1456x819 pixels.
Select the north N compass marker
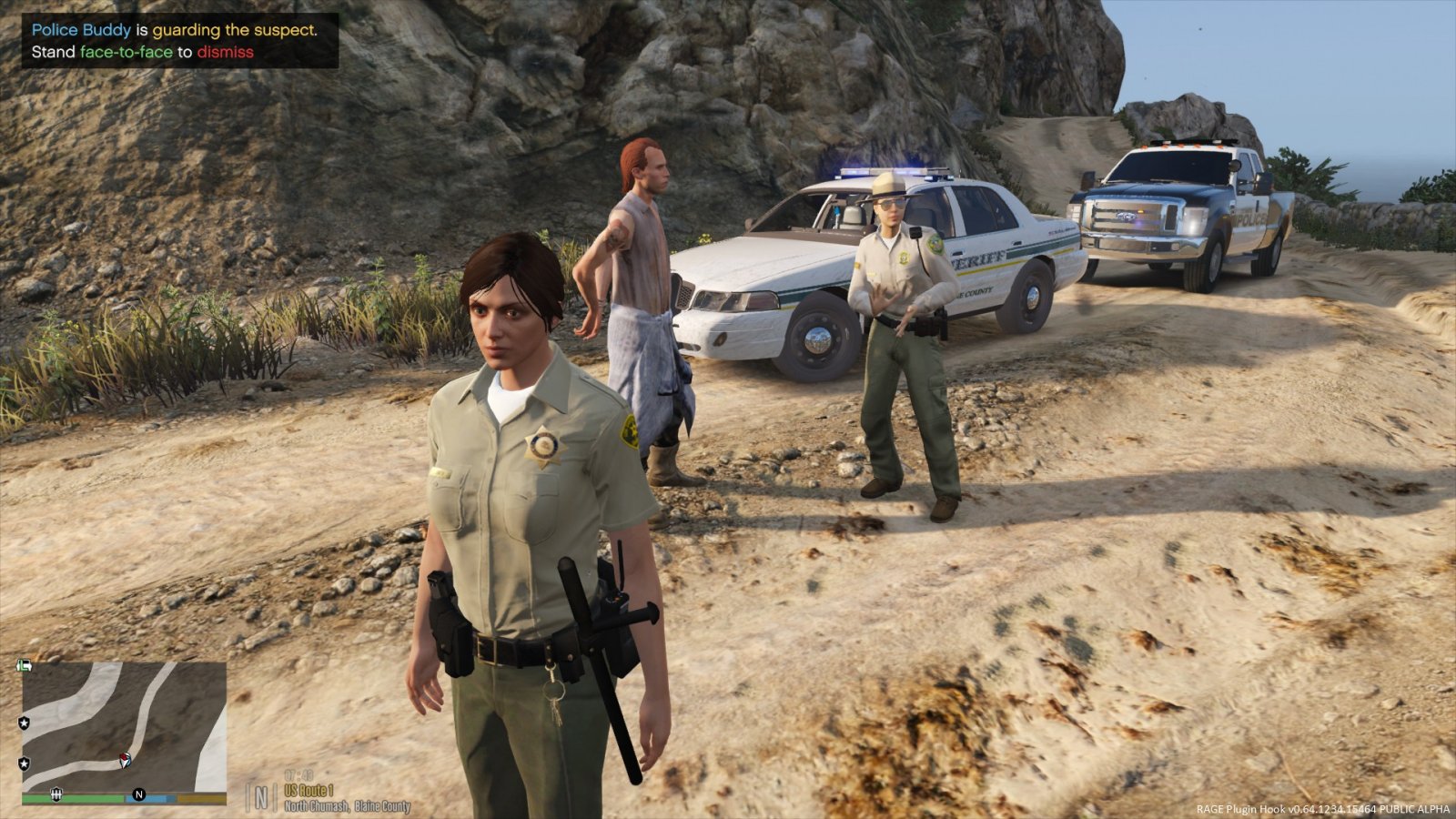139,794
